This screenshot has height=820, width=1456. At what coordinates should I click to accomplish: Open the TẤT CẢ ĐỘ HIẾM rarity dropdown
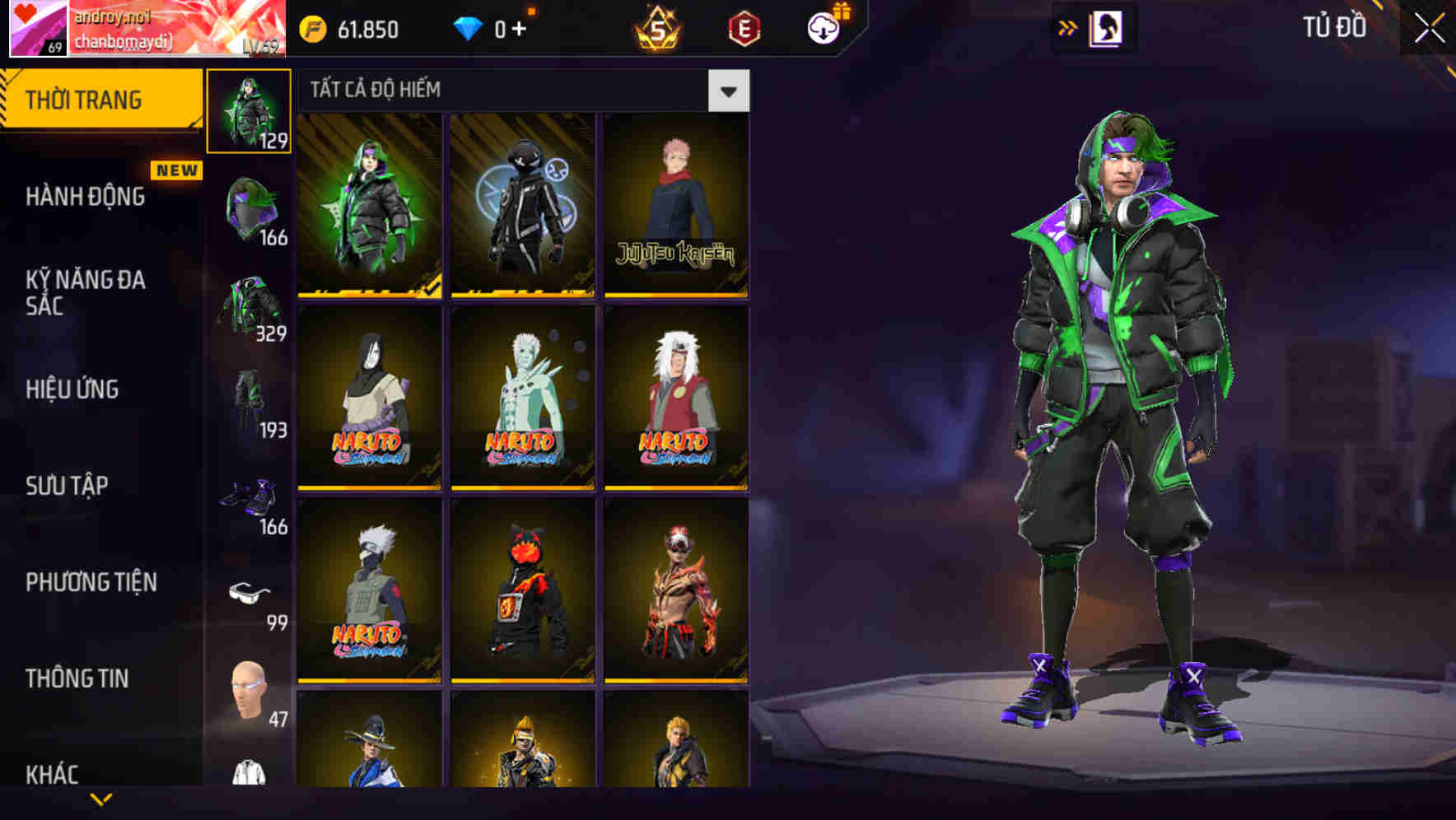click(727, 90)
